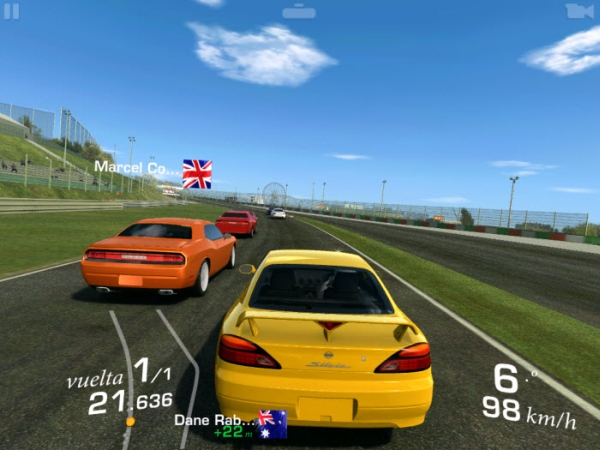Pause the race with the pause button
The width and height of the screenshot is (600, 450).
pos(12,11)
